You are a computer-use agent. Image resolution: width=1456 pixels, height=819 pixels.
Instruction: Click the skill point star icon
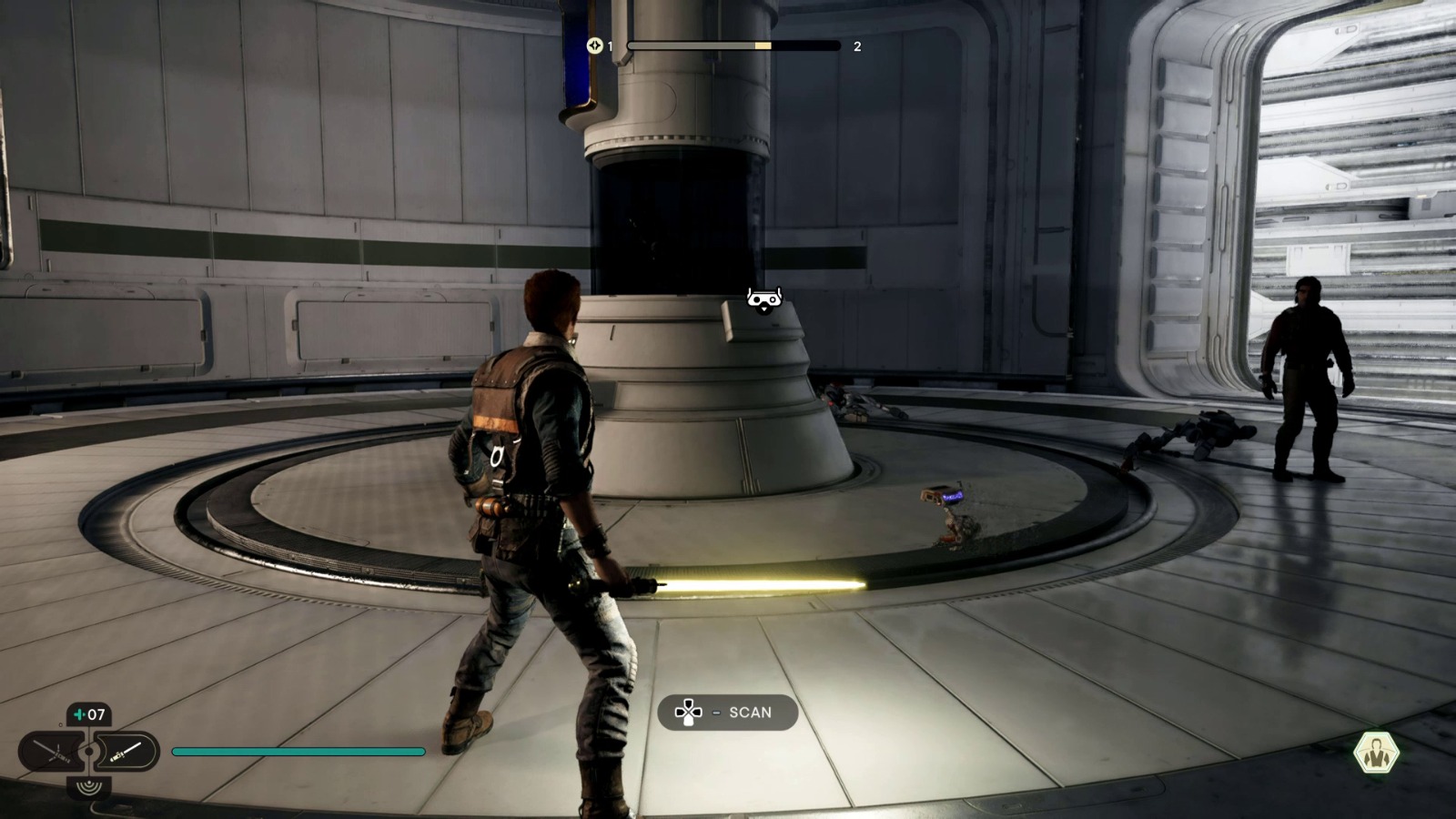pos(595,45)
